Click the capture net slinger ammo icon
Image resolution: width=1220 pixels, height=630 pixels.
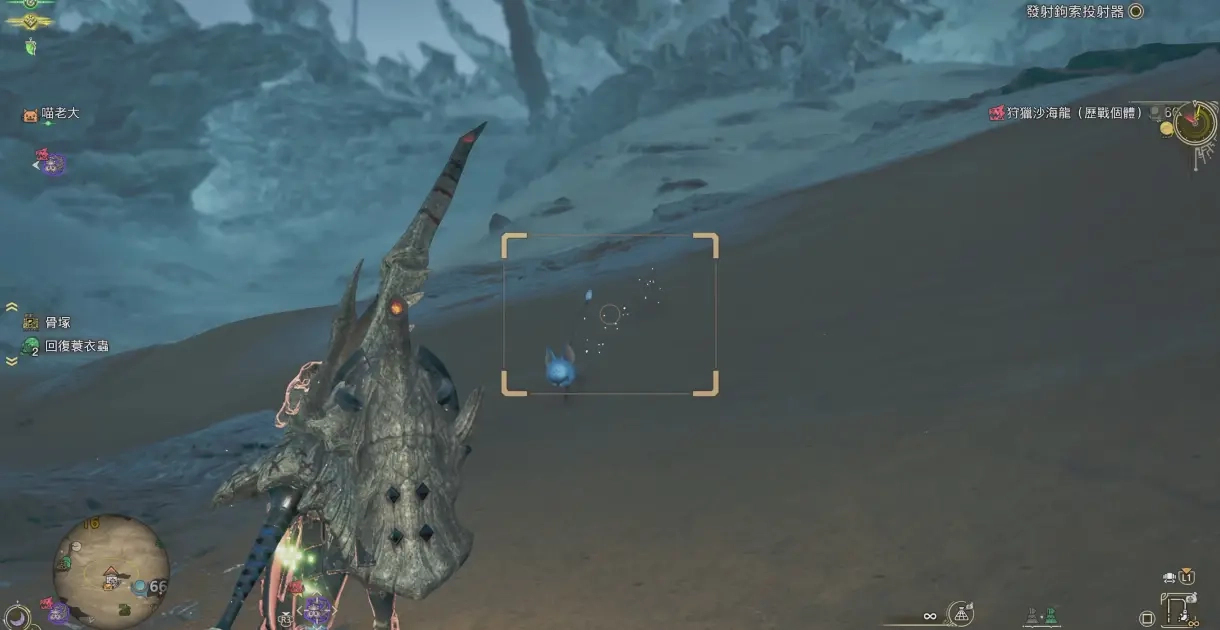(961, 613)
